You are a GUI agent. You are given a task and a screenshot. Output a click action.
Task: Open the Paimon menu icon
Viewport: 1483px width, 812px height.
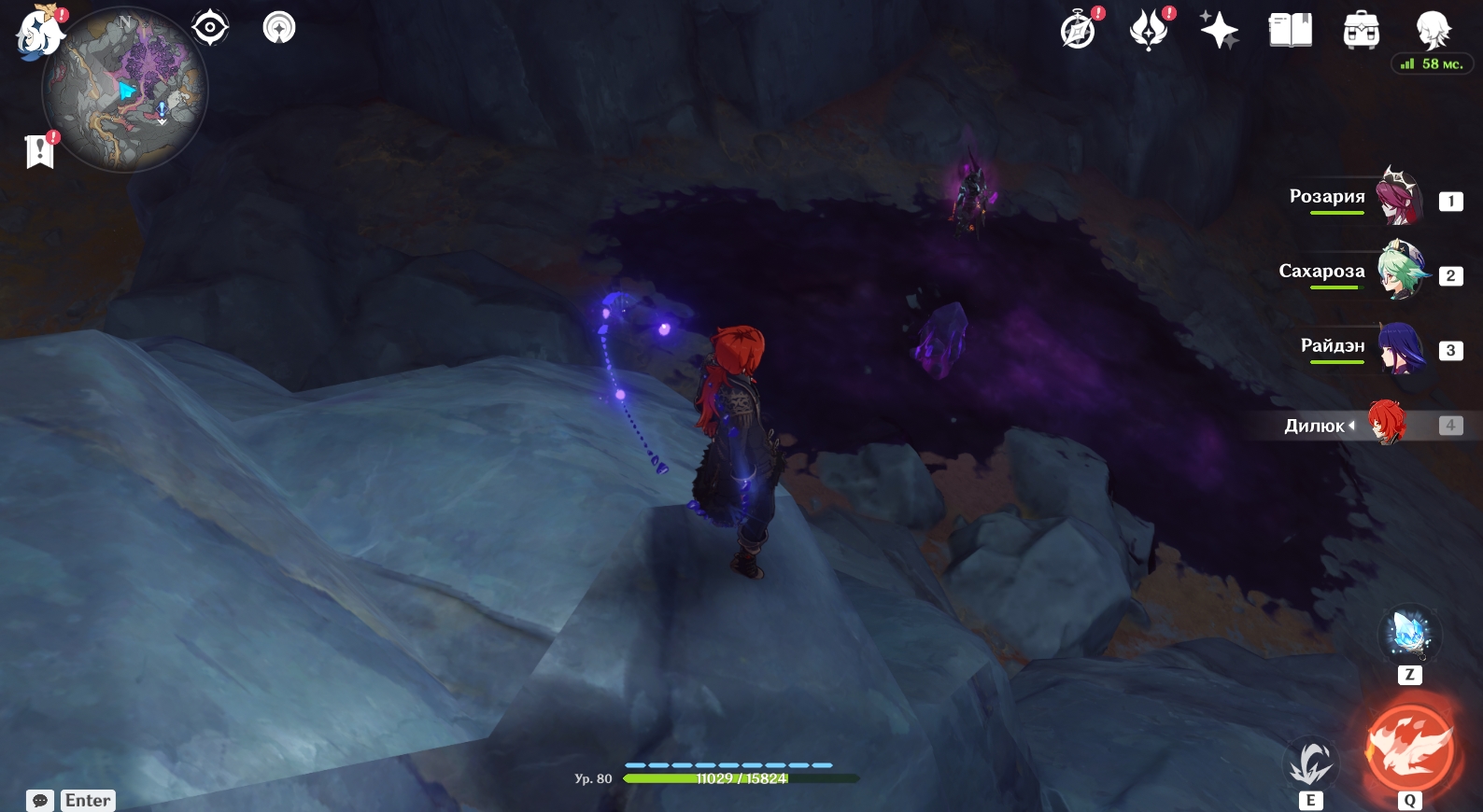pos(39,33)
